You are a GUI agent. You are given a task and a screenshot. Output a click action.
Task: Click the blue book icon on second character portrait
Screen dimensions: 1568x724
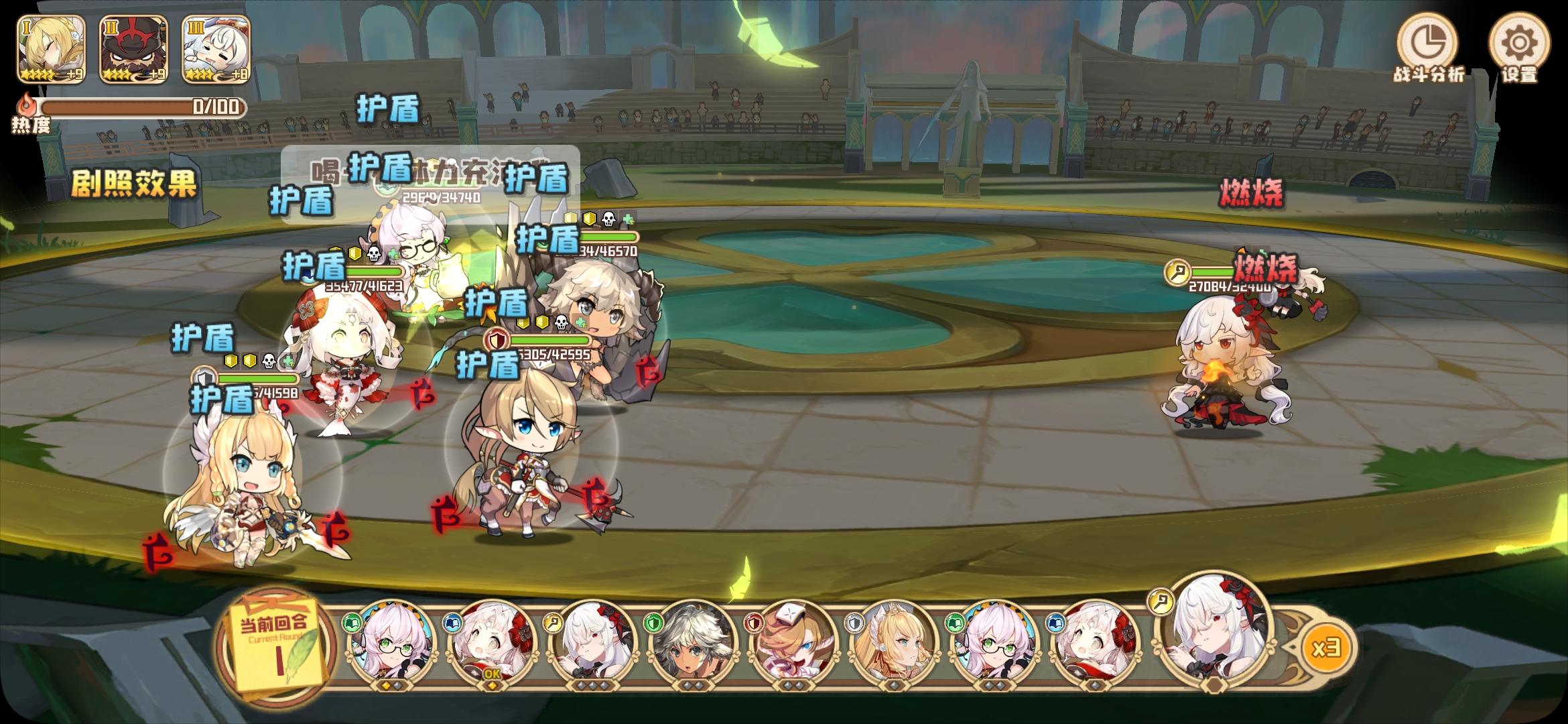click(x=452, y=621)
